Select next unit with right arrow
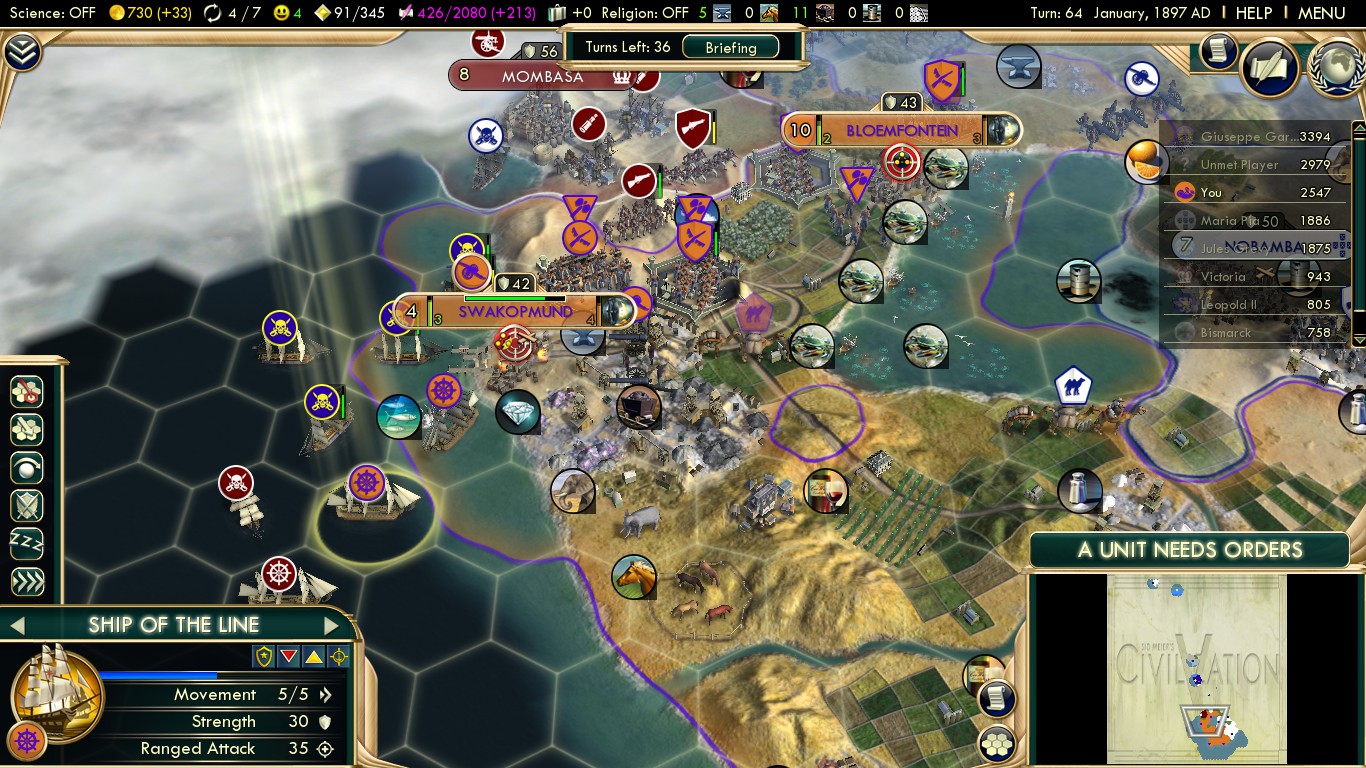 (x=331, y=626)
